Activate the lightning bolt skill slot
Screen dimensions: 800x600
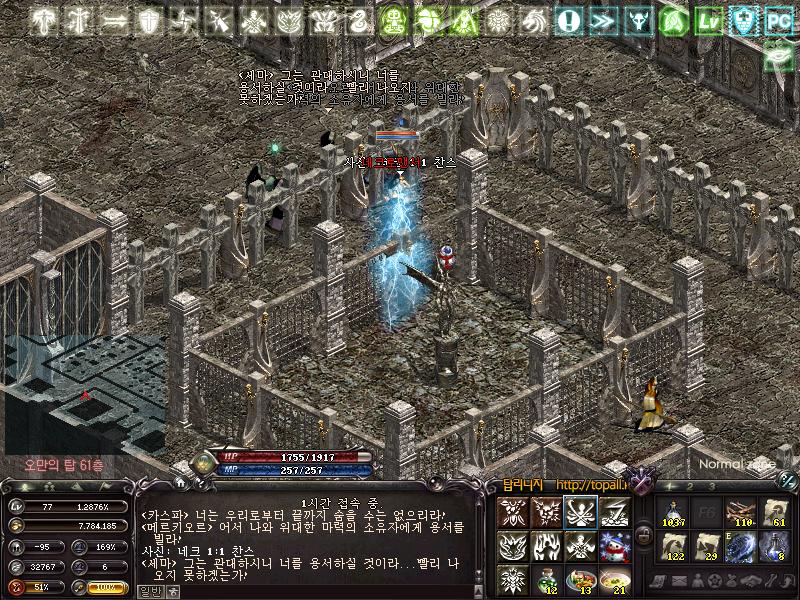614,512
